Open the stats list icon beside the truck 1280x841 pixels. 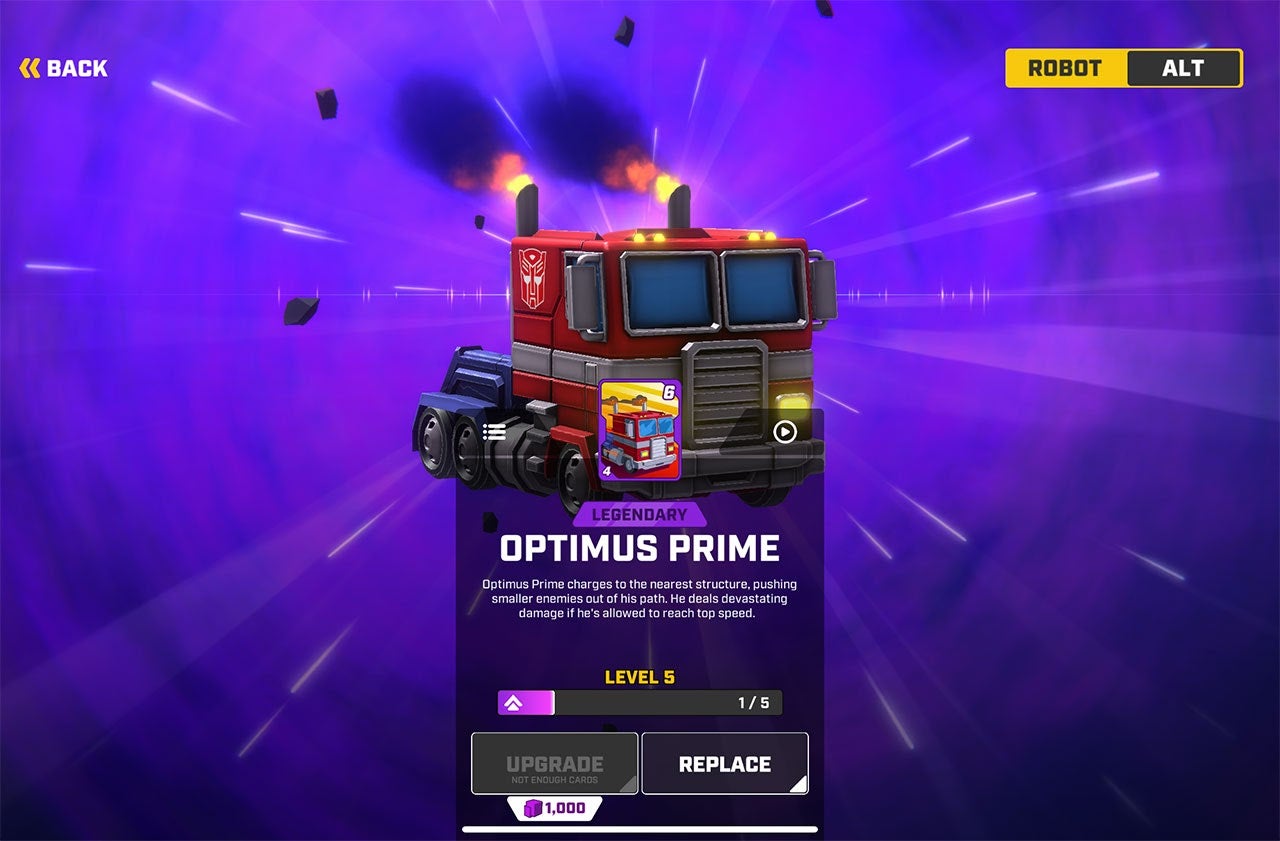click(x=493, y=431)
